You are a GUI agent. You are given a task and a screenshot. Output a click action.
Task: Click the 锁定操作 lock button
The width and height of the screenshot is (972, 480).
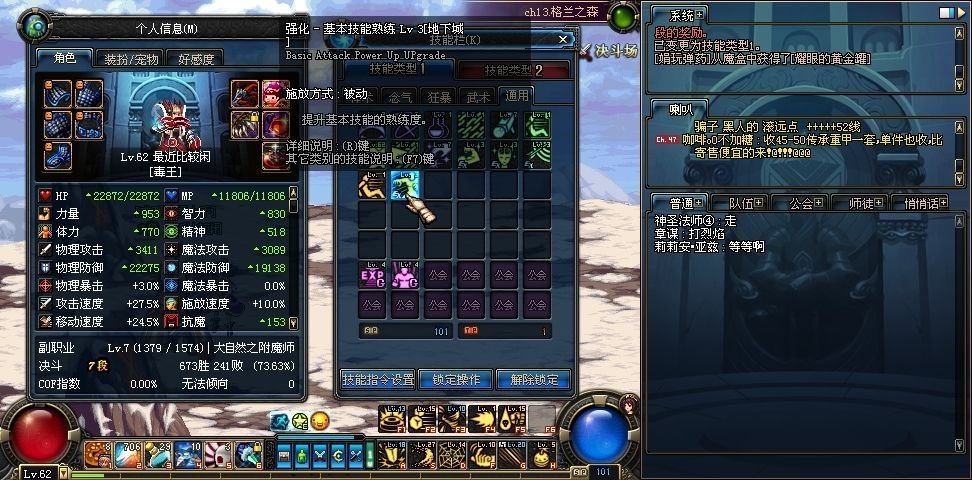(x=456, y=380)
